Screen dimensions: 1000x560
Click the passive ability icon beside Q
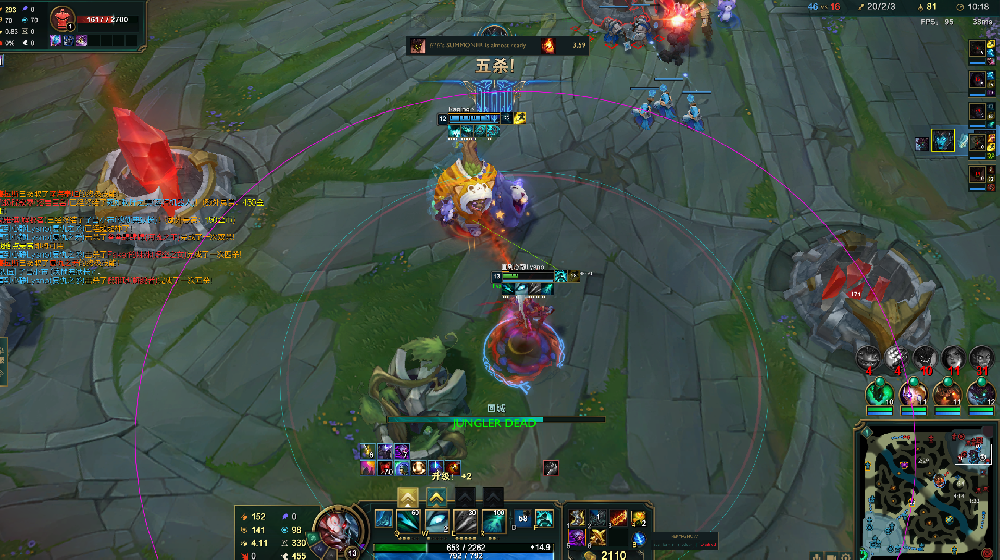385,520
